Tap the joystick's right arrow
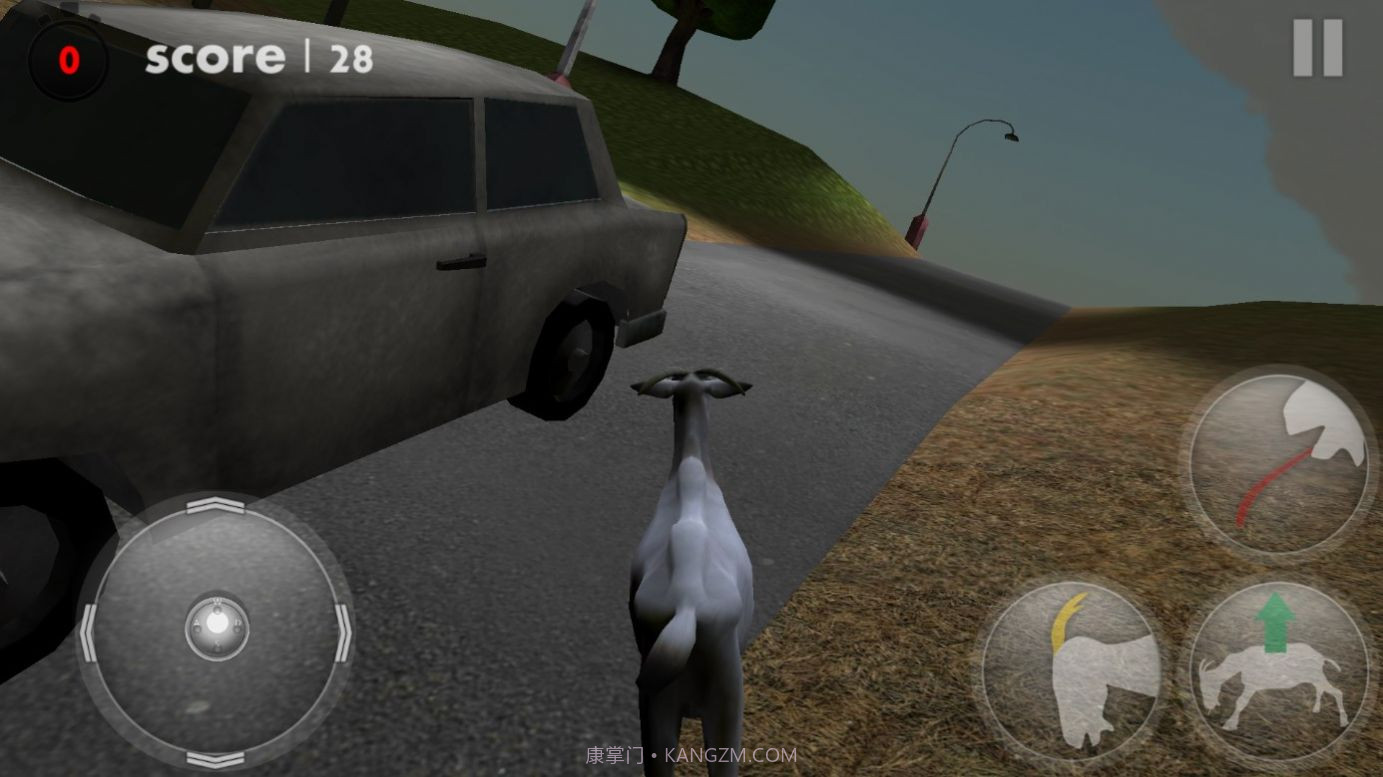The width and height of the screenshot is (1383, 777). click(343, 633)
